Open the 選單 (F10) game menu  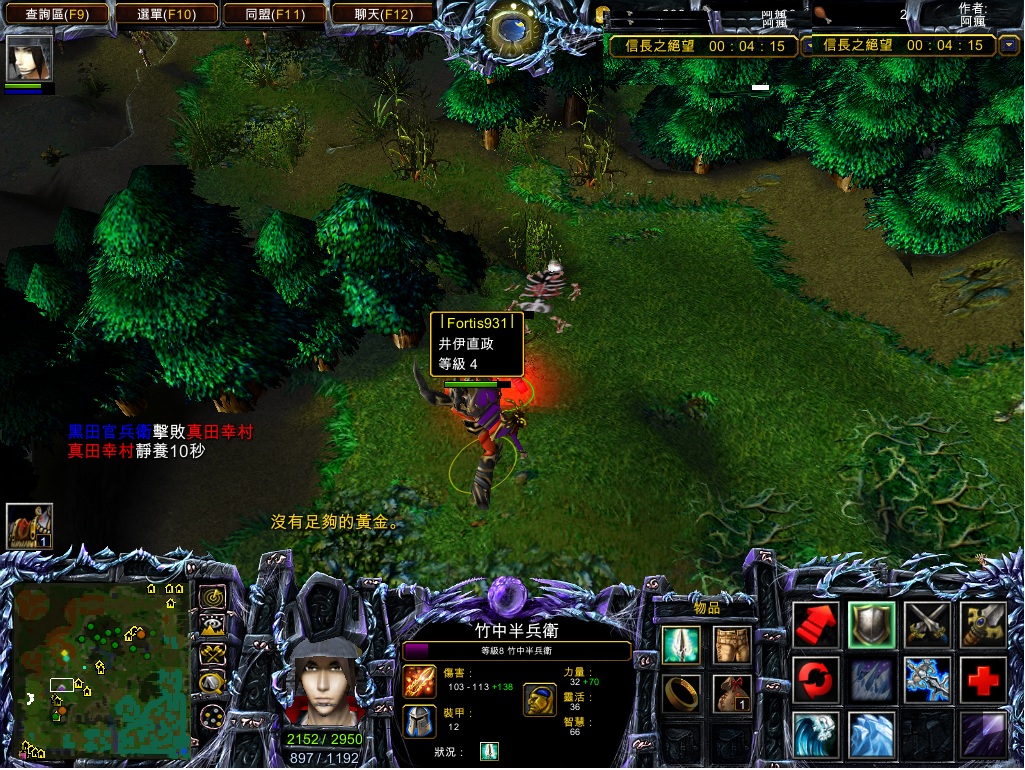tap(165, 14)
